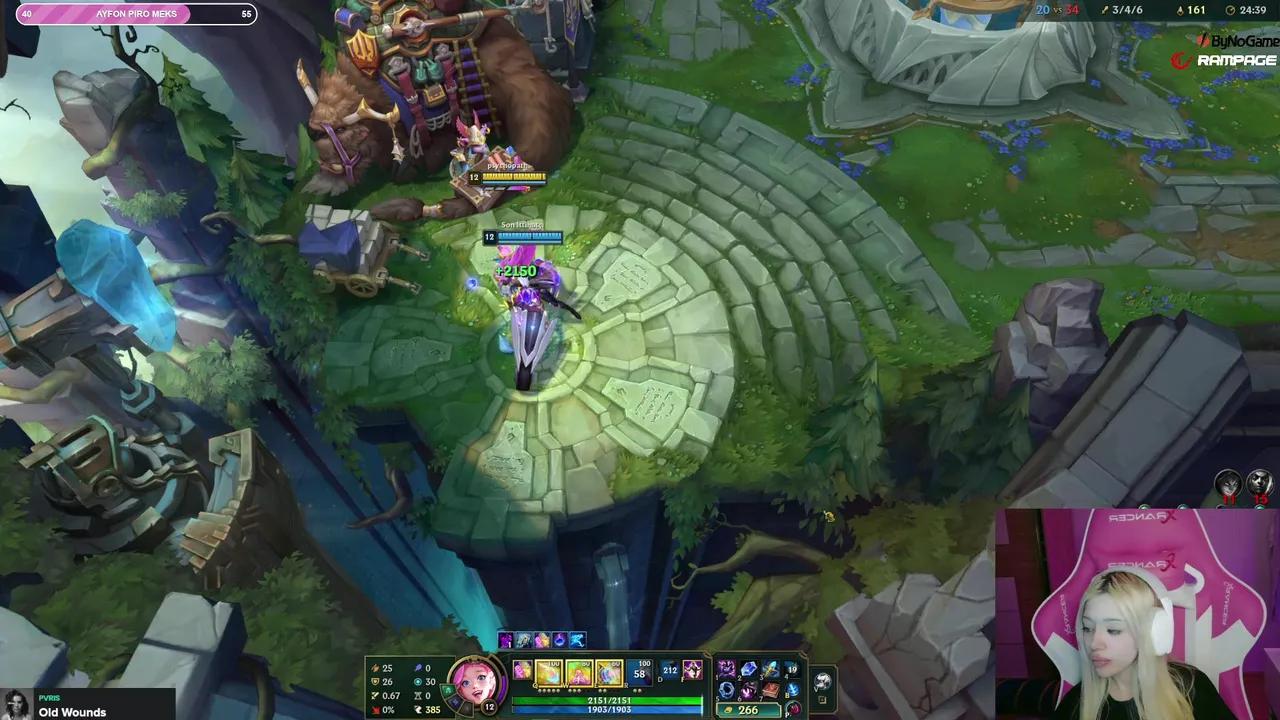
Task: Click the gold coin icon next to 266
Action: (728, 709)
